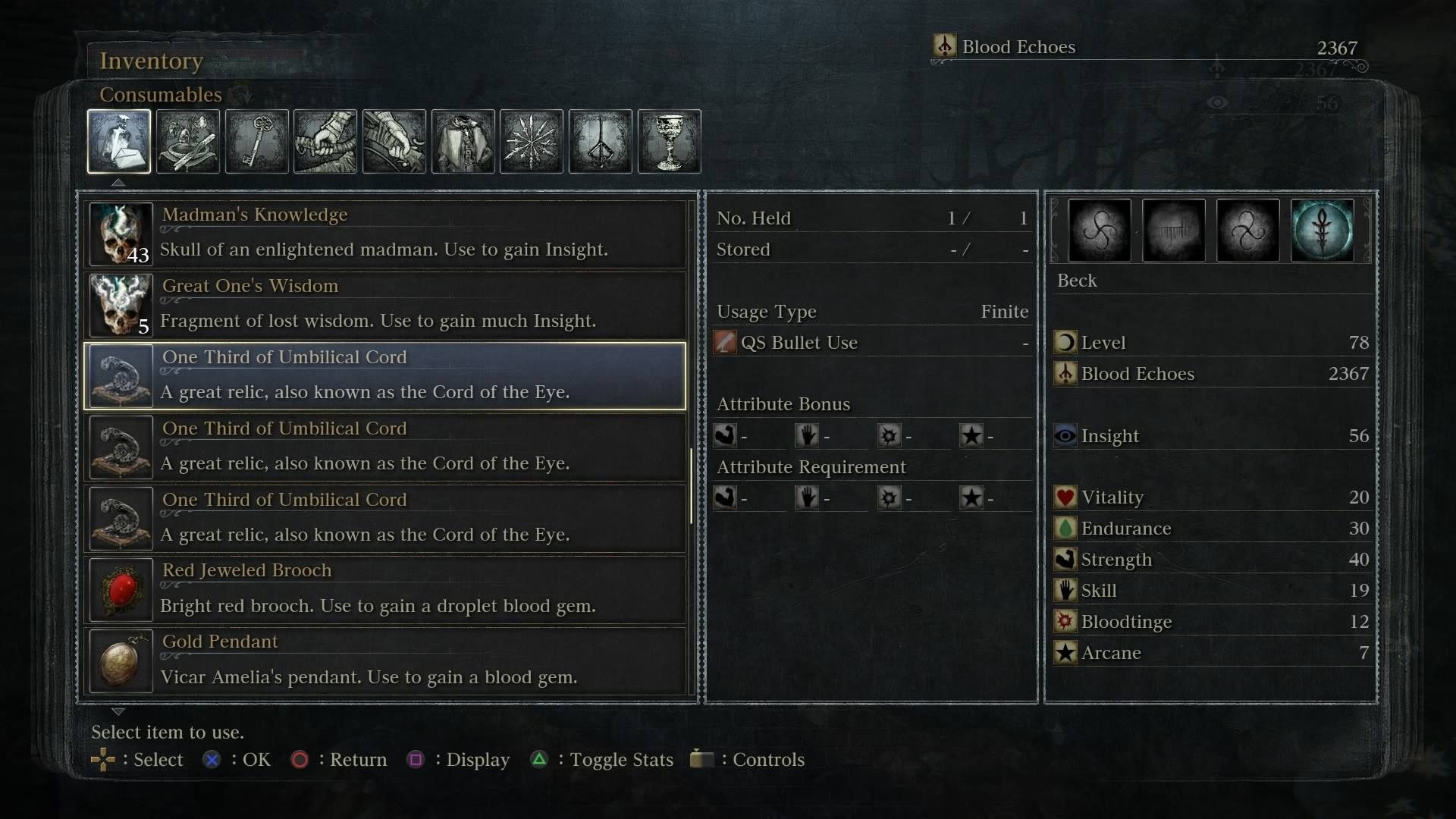Click the Insight eye icon in stats panel
Viewport: 1456px width, 819px height.
[1066, 435]
